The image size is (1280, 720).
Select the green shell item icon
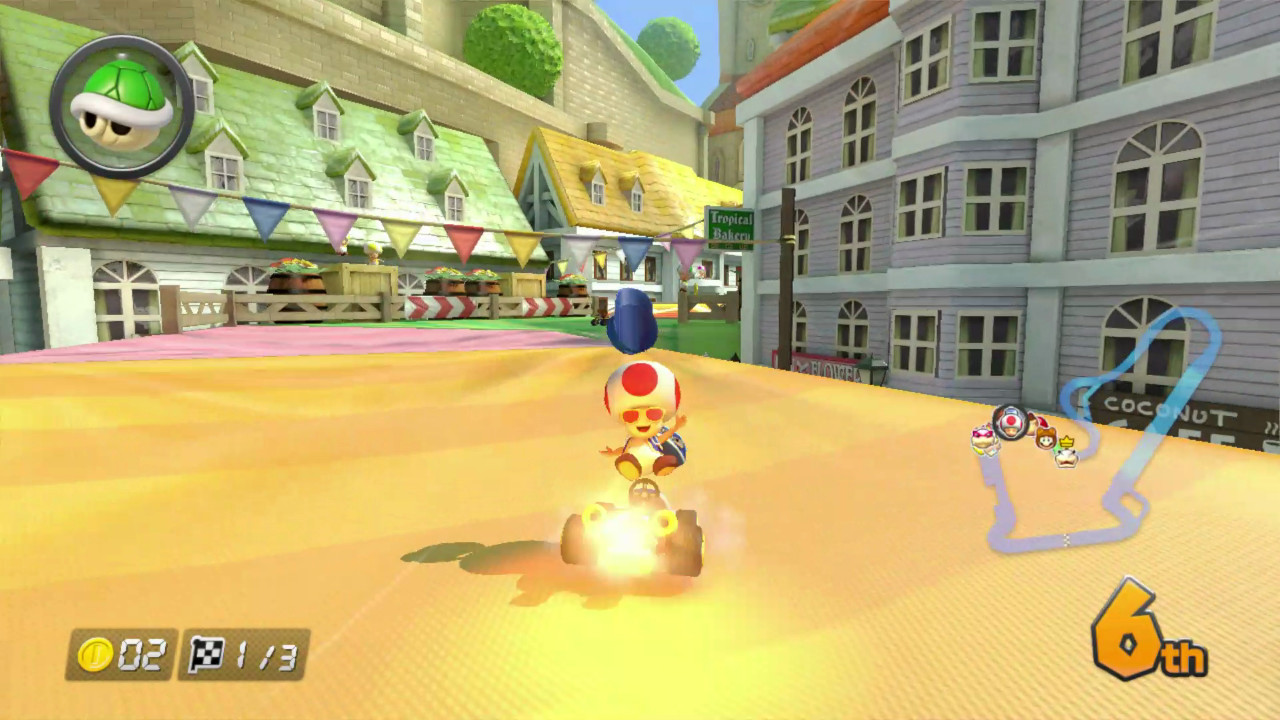118,100
